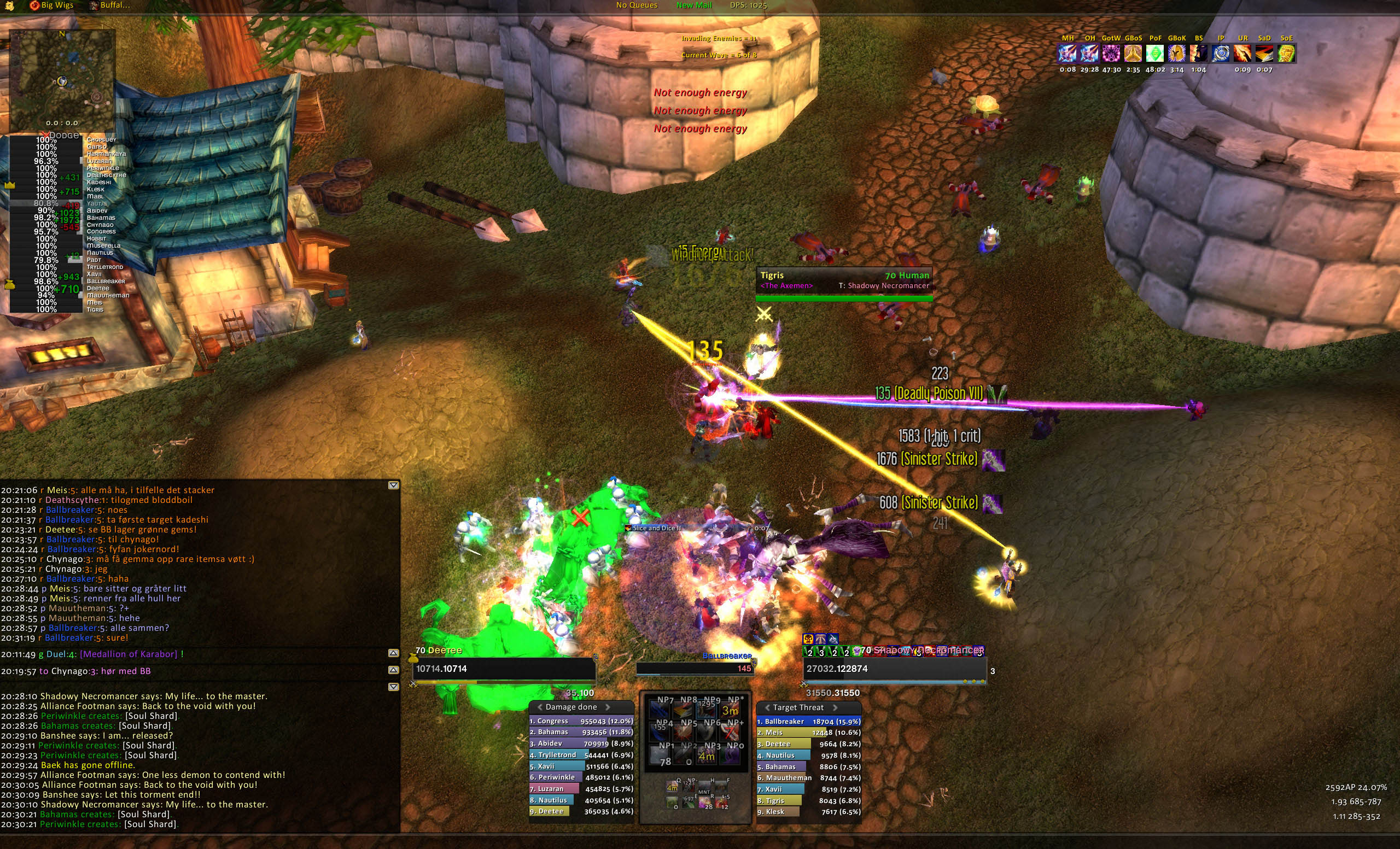Click the Slice and Dice (SaD) buff icon
This screenshot has width=1400, height=849.
point(1264,54)
